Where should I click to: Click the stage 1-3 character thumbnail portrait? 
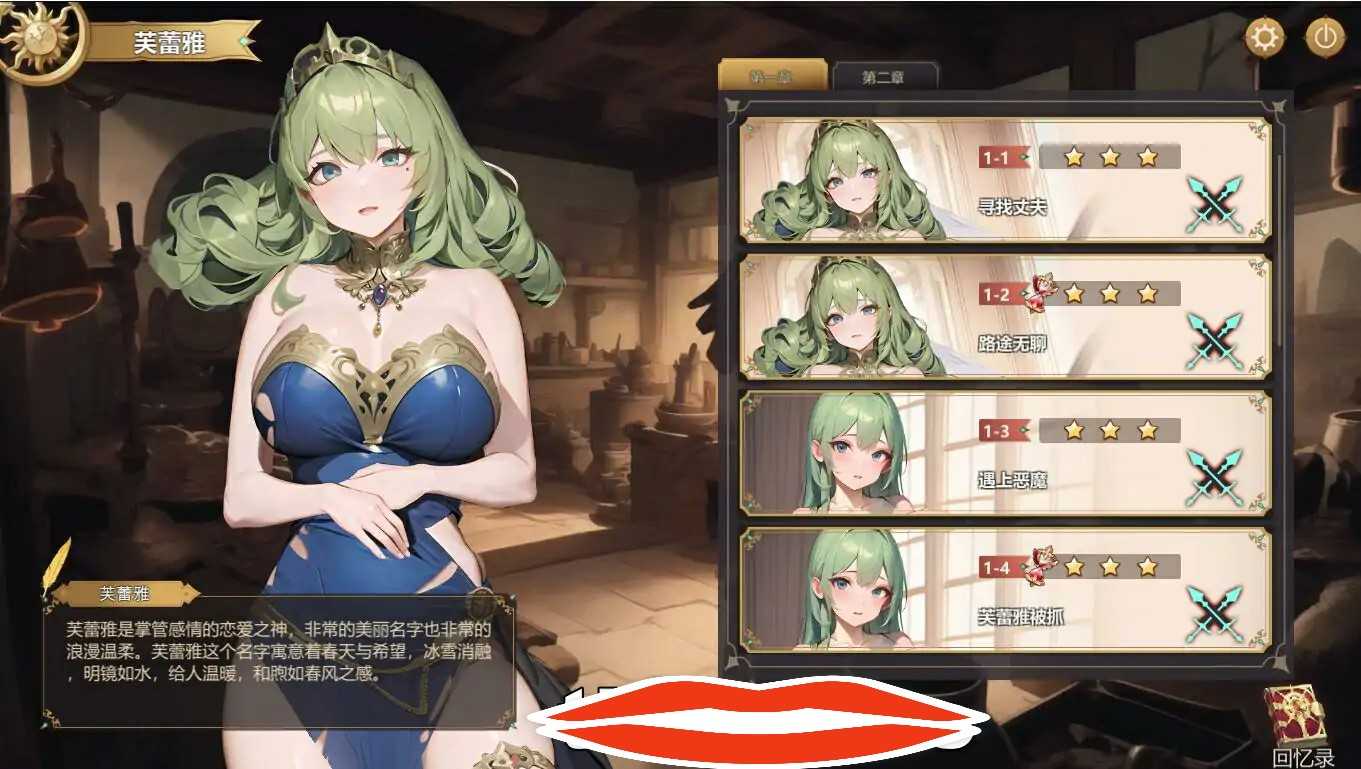855,461
